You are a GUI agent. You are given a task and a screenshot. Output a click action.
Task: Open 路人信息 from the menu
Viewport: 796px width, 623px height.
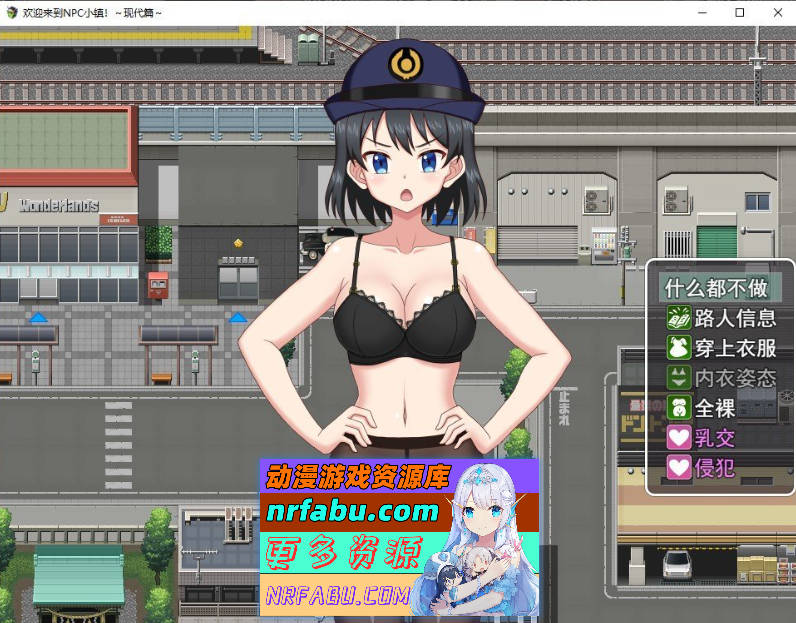[x=722, y=319]
